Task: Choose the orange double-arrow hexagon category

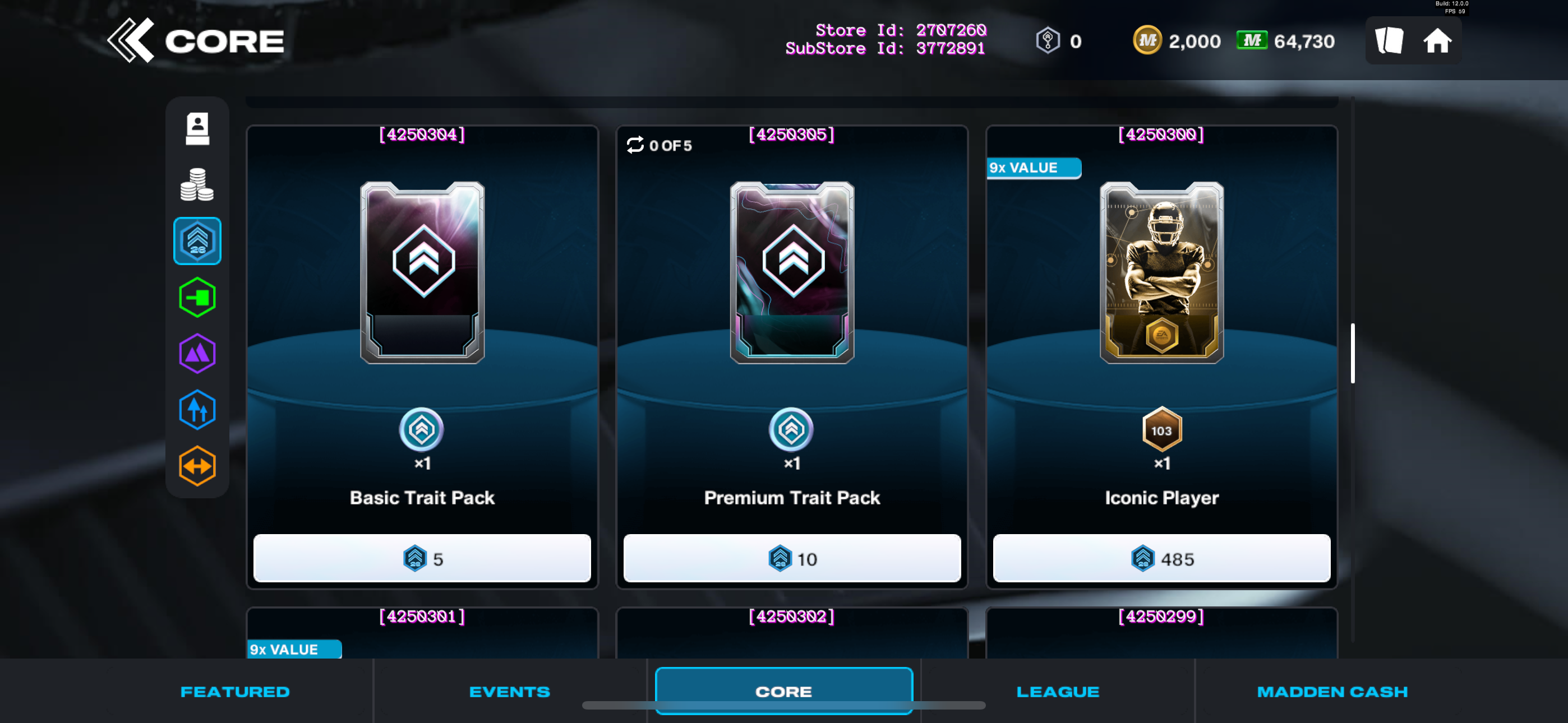Action: click(197, 466)
